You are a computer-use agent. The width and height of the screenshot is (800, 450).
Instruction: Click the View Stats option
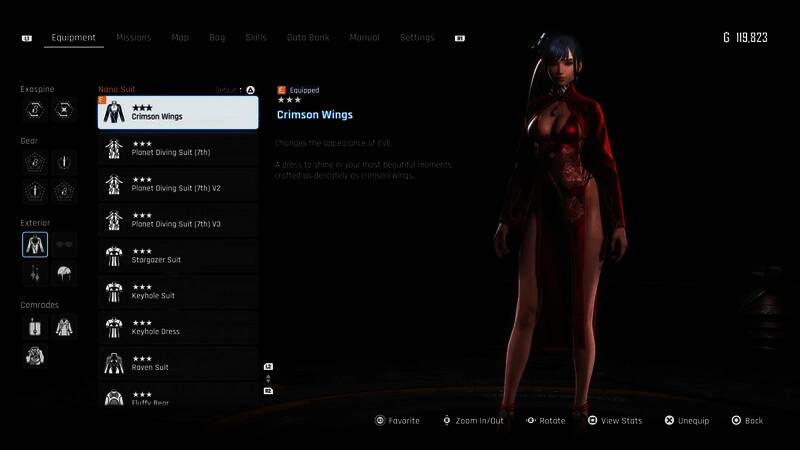point(614,421)
